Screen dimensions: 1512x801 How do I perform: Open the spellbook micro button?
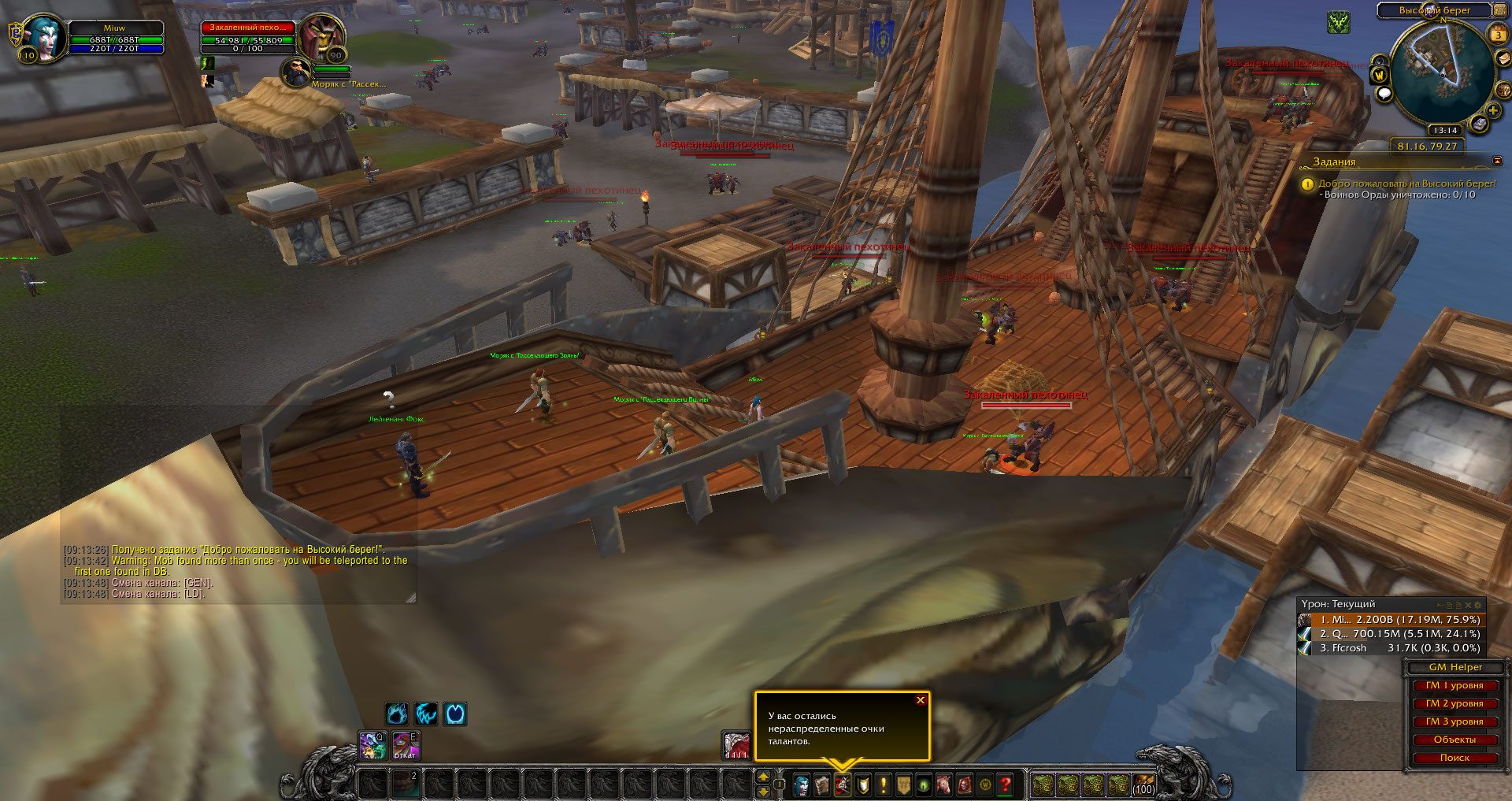click(822, 784)
